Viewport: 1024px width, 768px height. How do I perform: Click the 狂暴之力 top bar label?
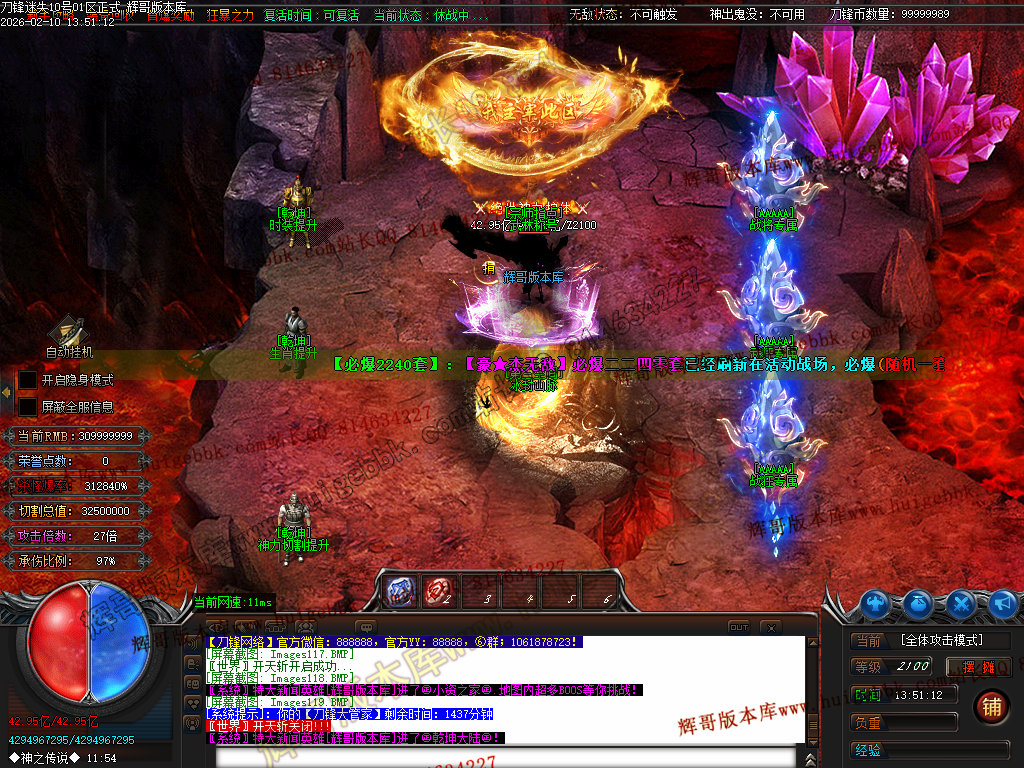[x=231, y=15]
